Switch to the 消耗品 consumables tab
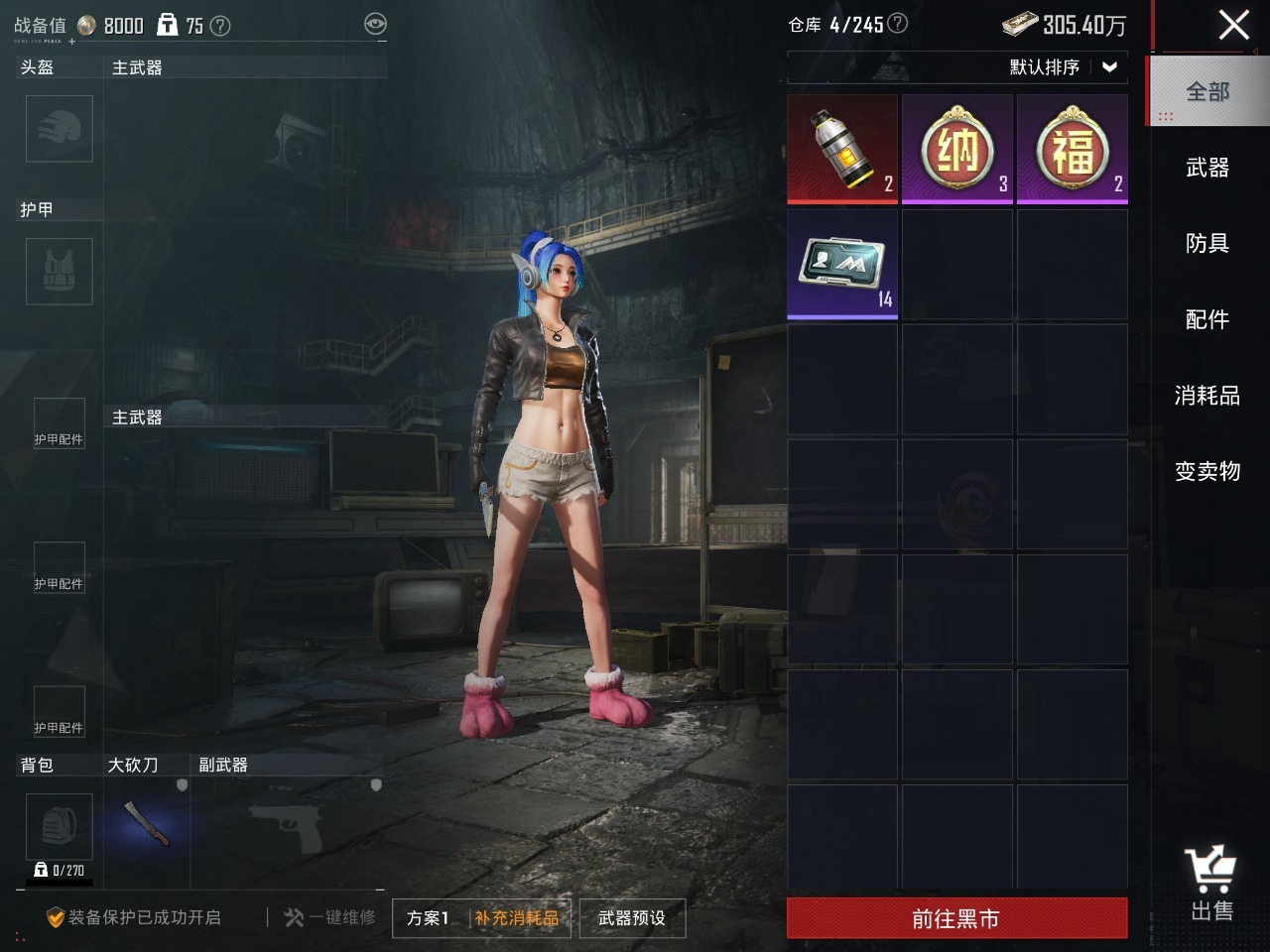The width and height of the screenshot is (1270, 952). (x=1207, y=395)
